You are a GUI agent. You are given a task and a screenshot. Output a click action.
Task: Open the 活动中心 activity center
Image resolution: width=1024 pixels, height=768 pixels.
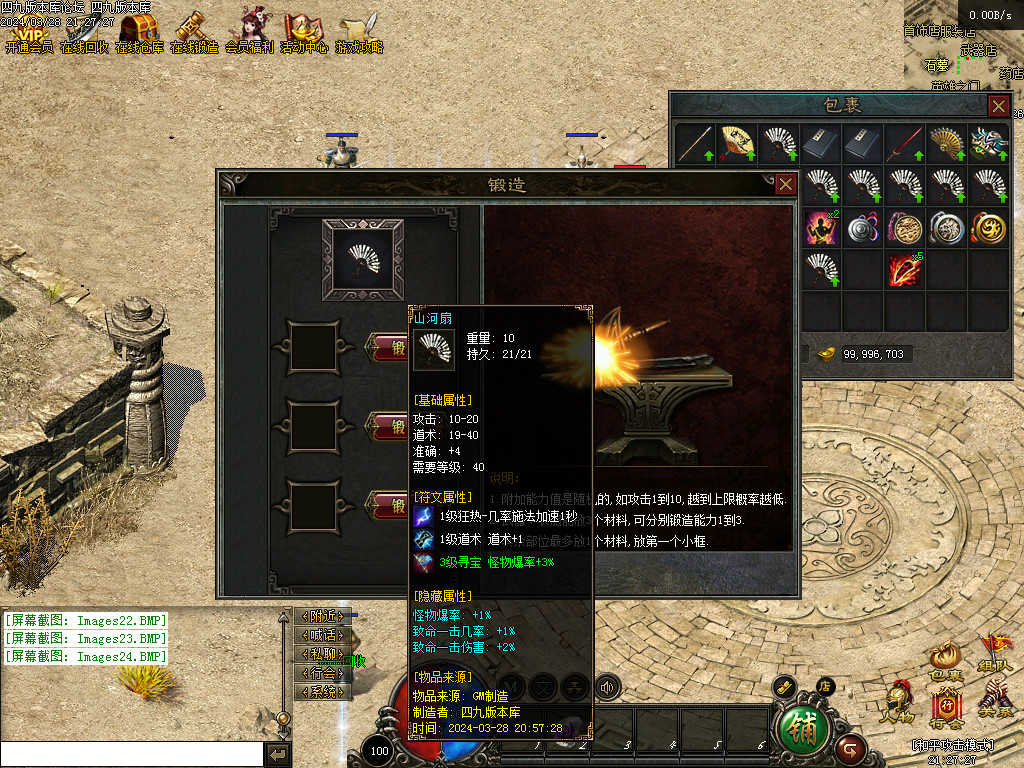click(x=303, y=30)
